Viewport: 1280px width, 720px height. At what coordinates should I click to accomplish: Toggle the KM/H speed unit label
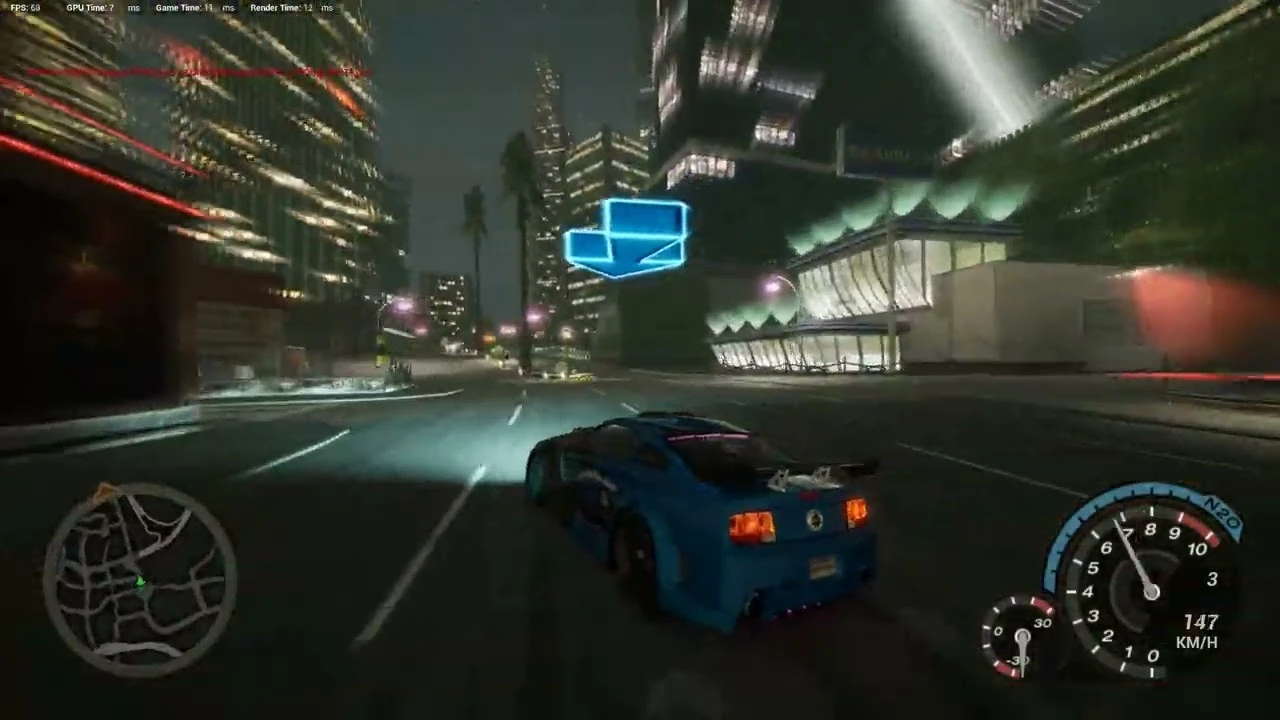[1196, 643]
